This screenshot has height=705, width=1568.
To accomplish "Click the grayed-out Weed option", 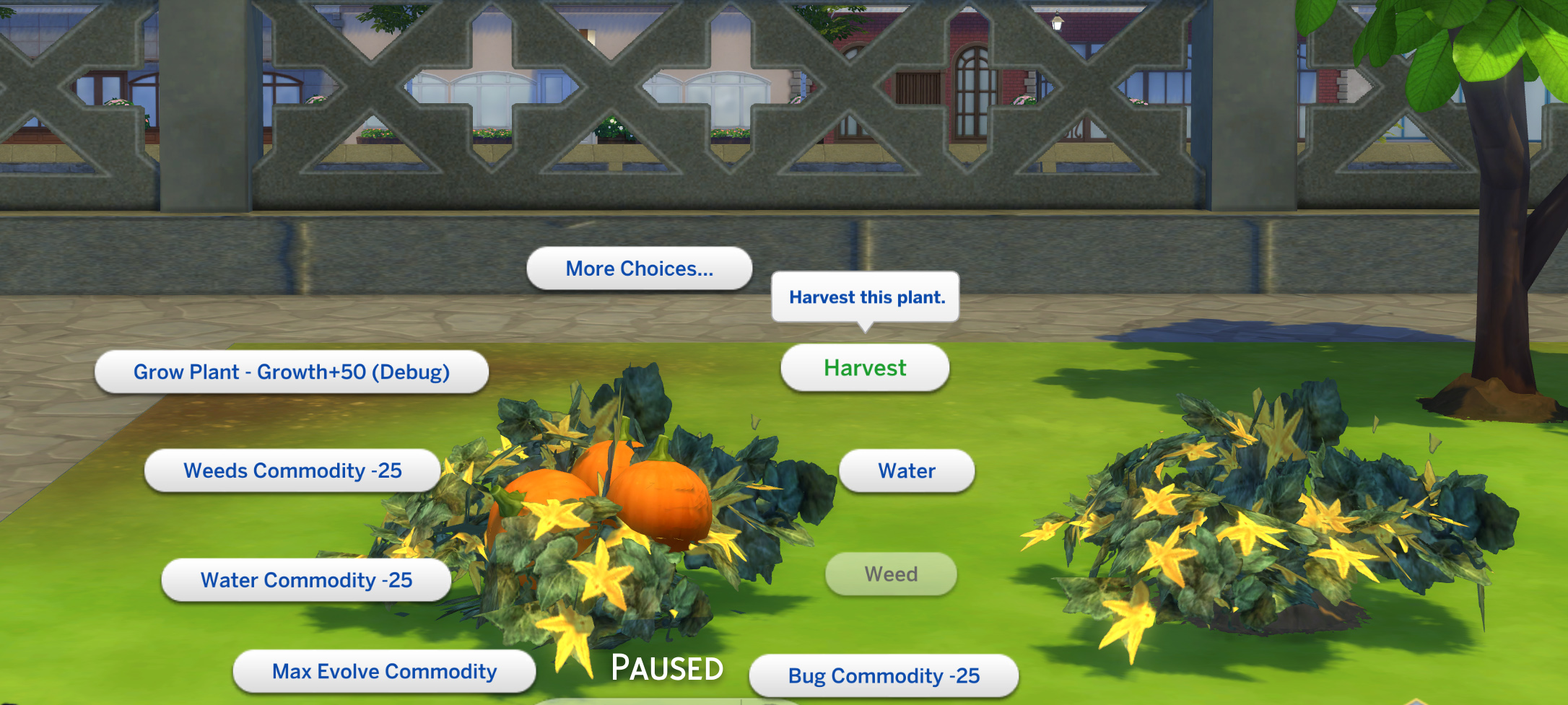I will coord(892,574).
